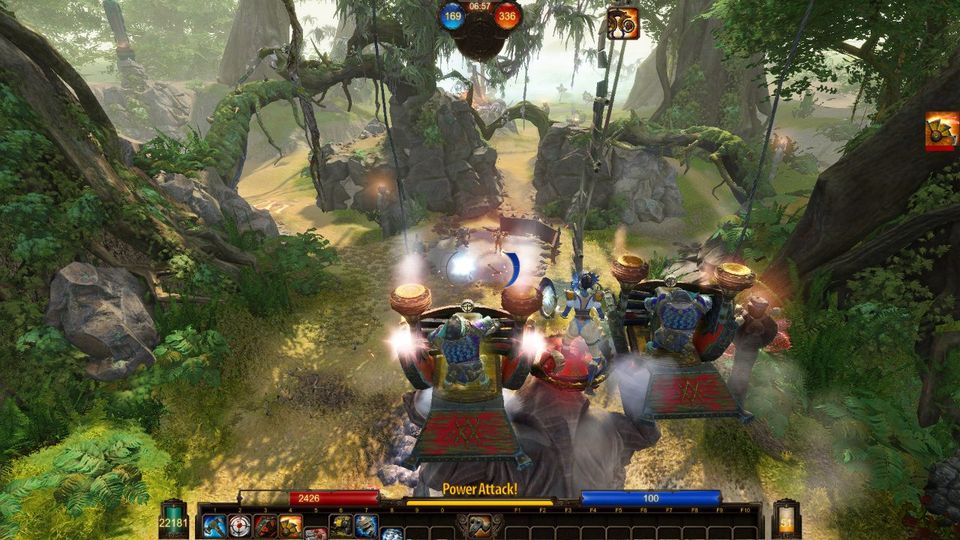Select the orange fan icon at right edge
The width and height of the screenshot is (960, 540).
tap(942, 131)
